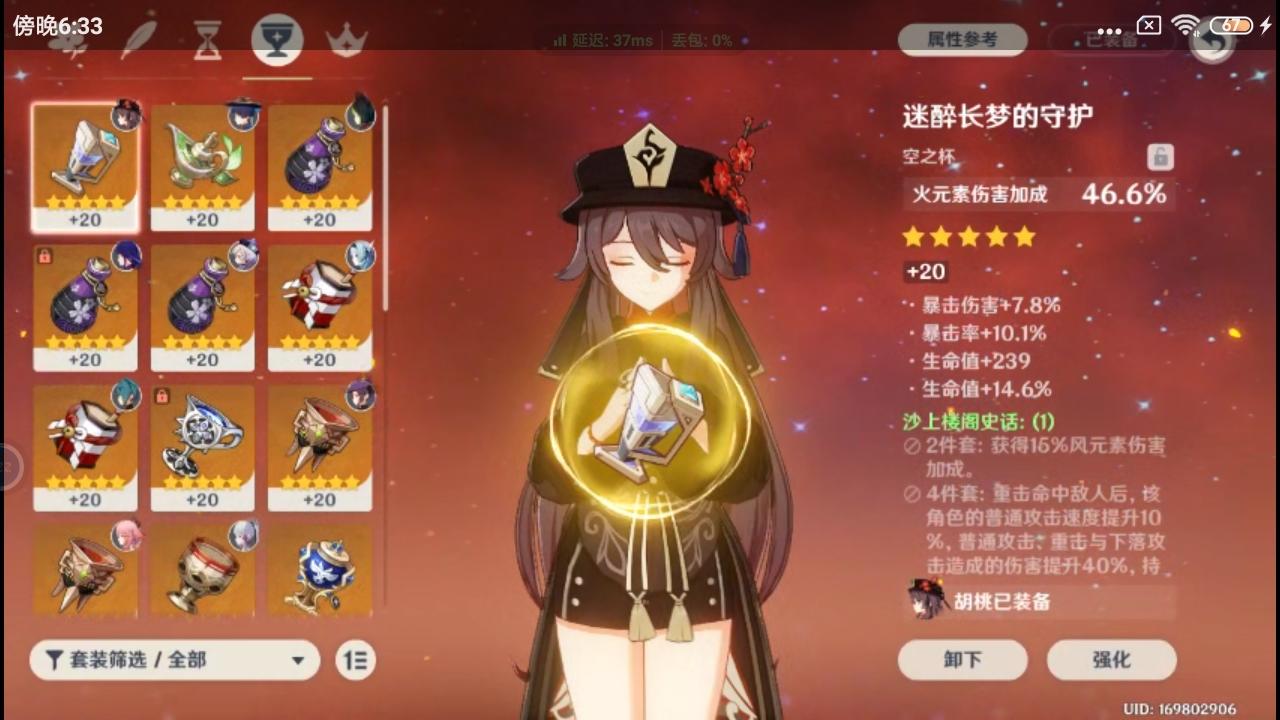The width and height of the screenshot is (1280, 720).
Task: Click the 强化 enhance button
Action: pyautogui.click(x=1112, y=660)
